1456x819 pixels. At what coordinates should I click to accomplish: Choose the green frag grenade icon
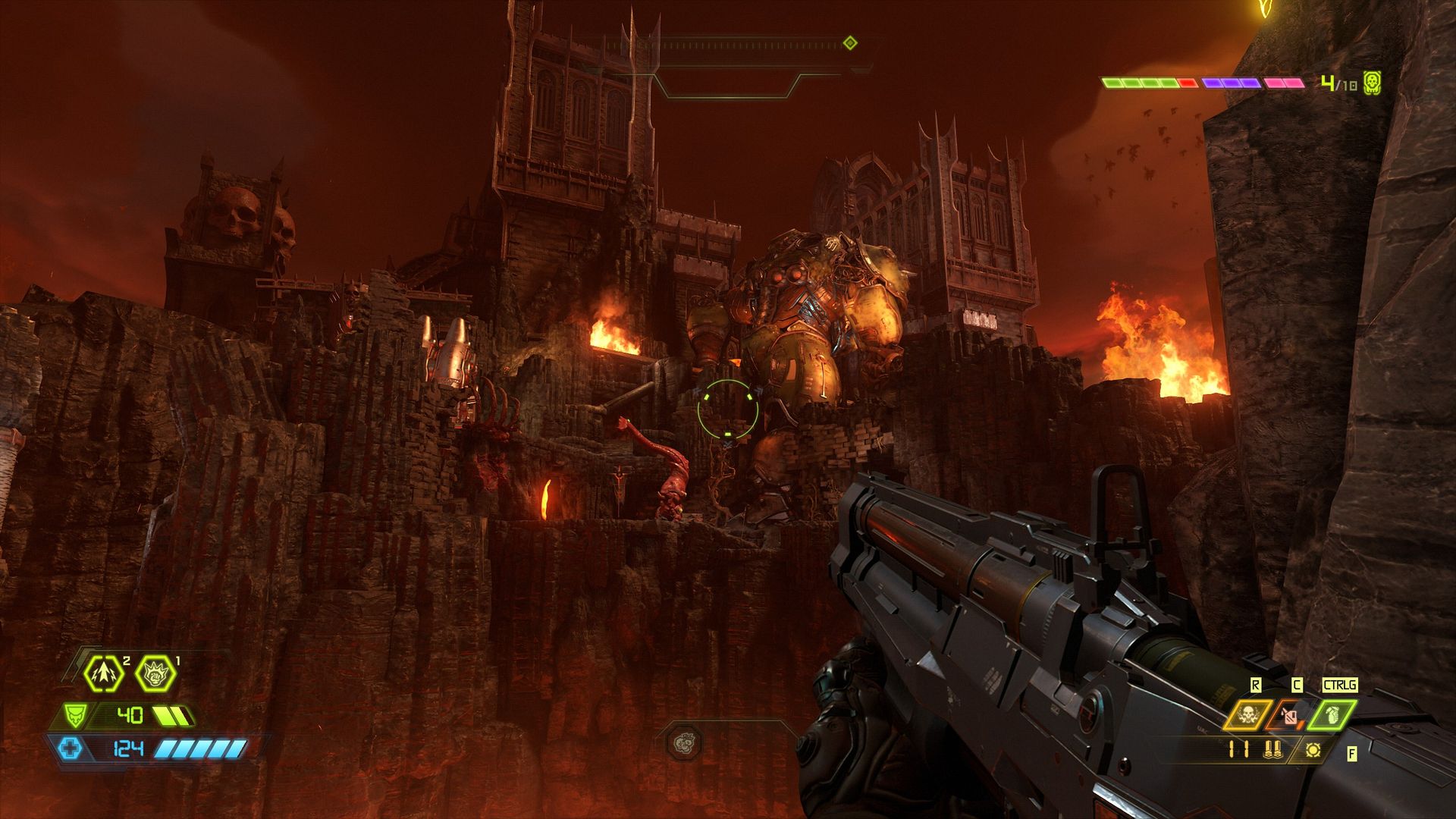tap(1332, 715)
